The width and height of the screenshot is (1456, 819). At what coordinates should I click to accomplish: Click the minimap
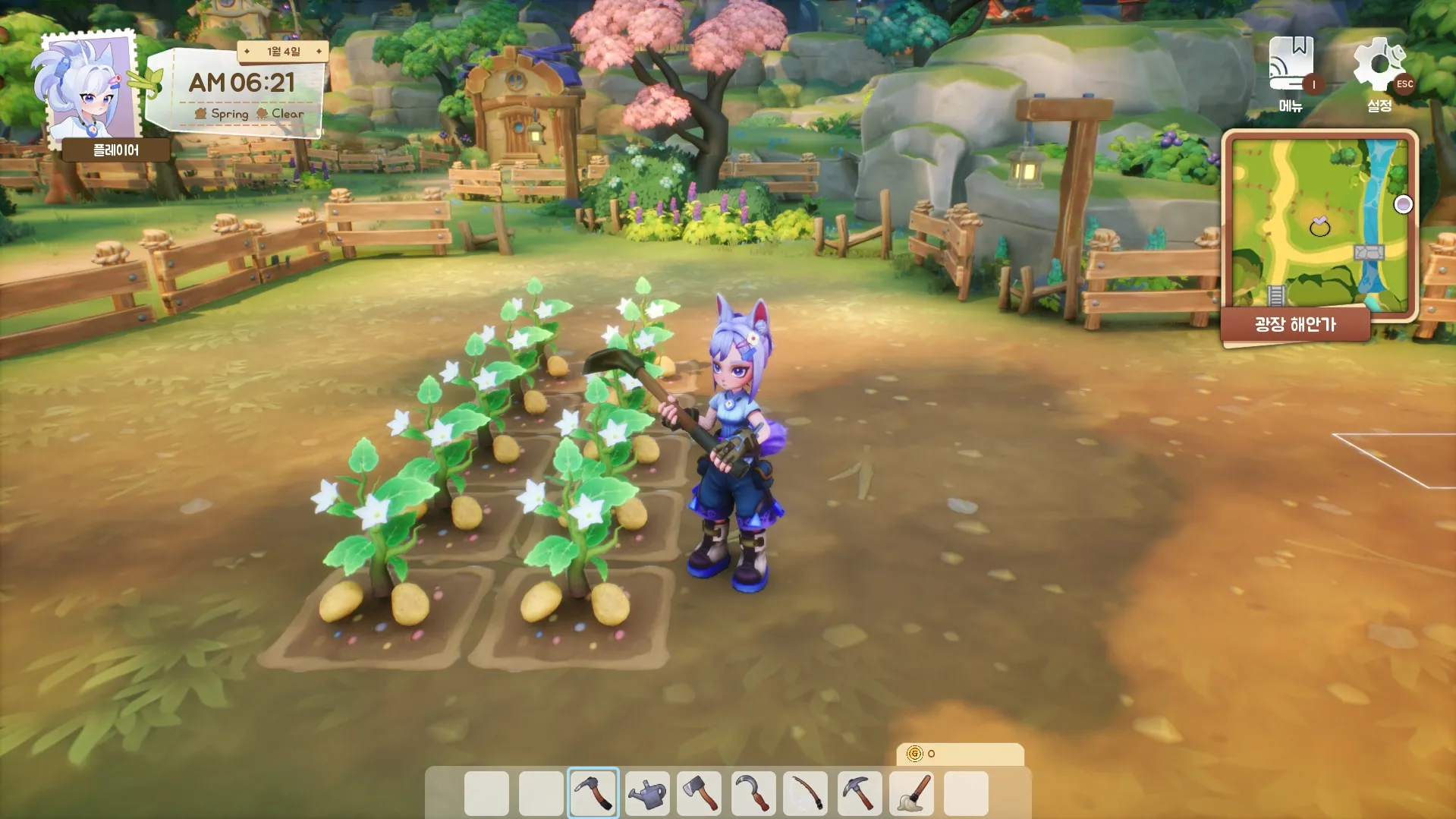[x=1319, y=224]
